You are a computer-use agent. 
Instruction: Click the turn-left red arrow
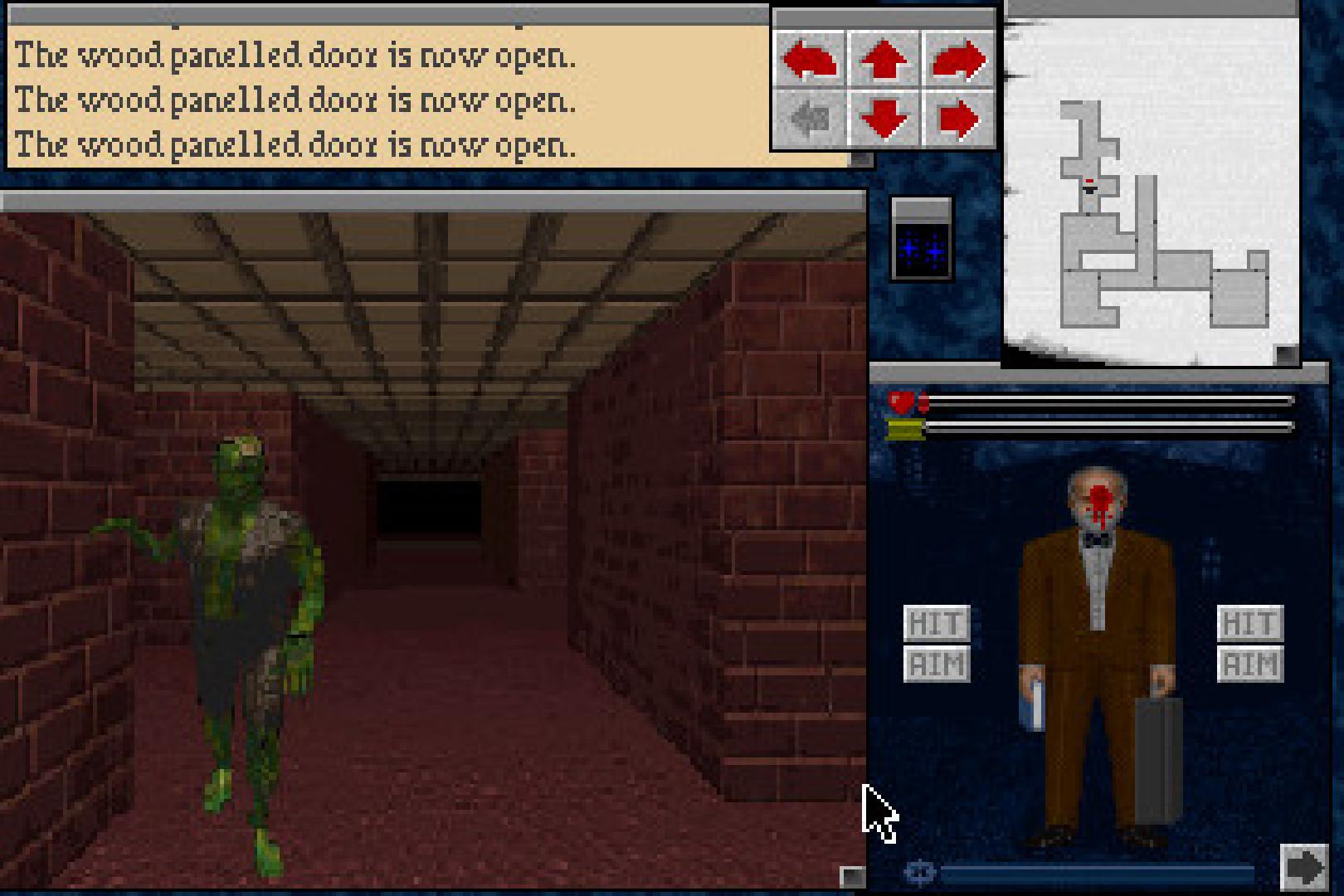click(x=809, y=58)
